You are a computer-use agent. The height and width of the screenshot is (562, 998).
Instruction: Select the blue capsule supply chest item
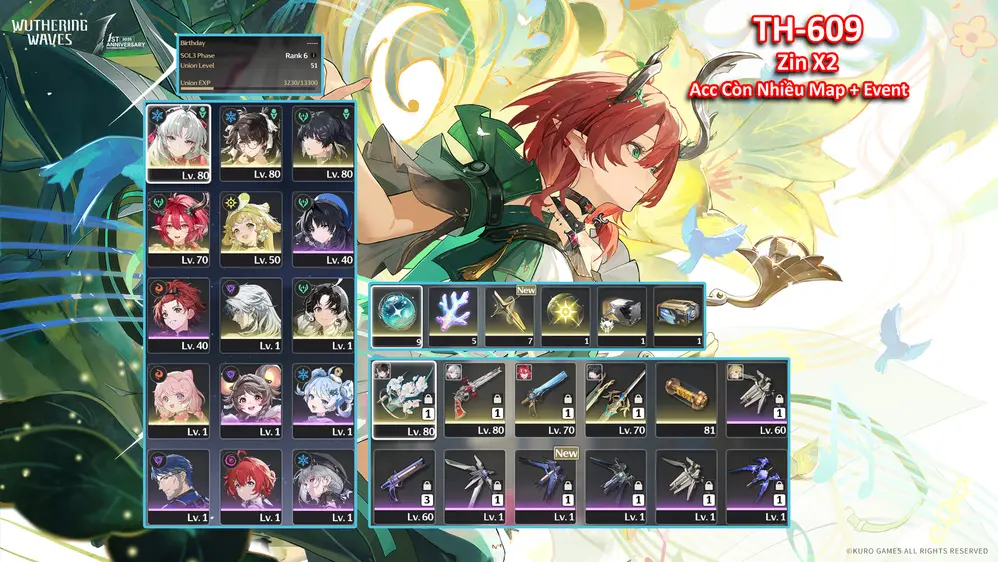[678, 311]
